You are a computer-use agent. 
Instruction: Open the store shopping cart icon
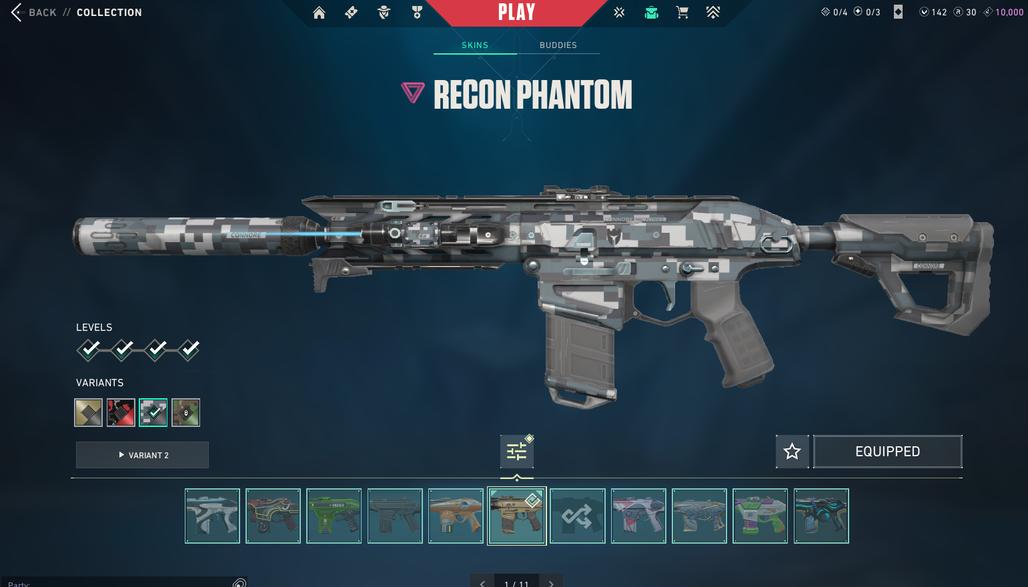(x=682, y=13)
